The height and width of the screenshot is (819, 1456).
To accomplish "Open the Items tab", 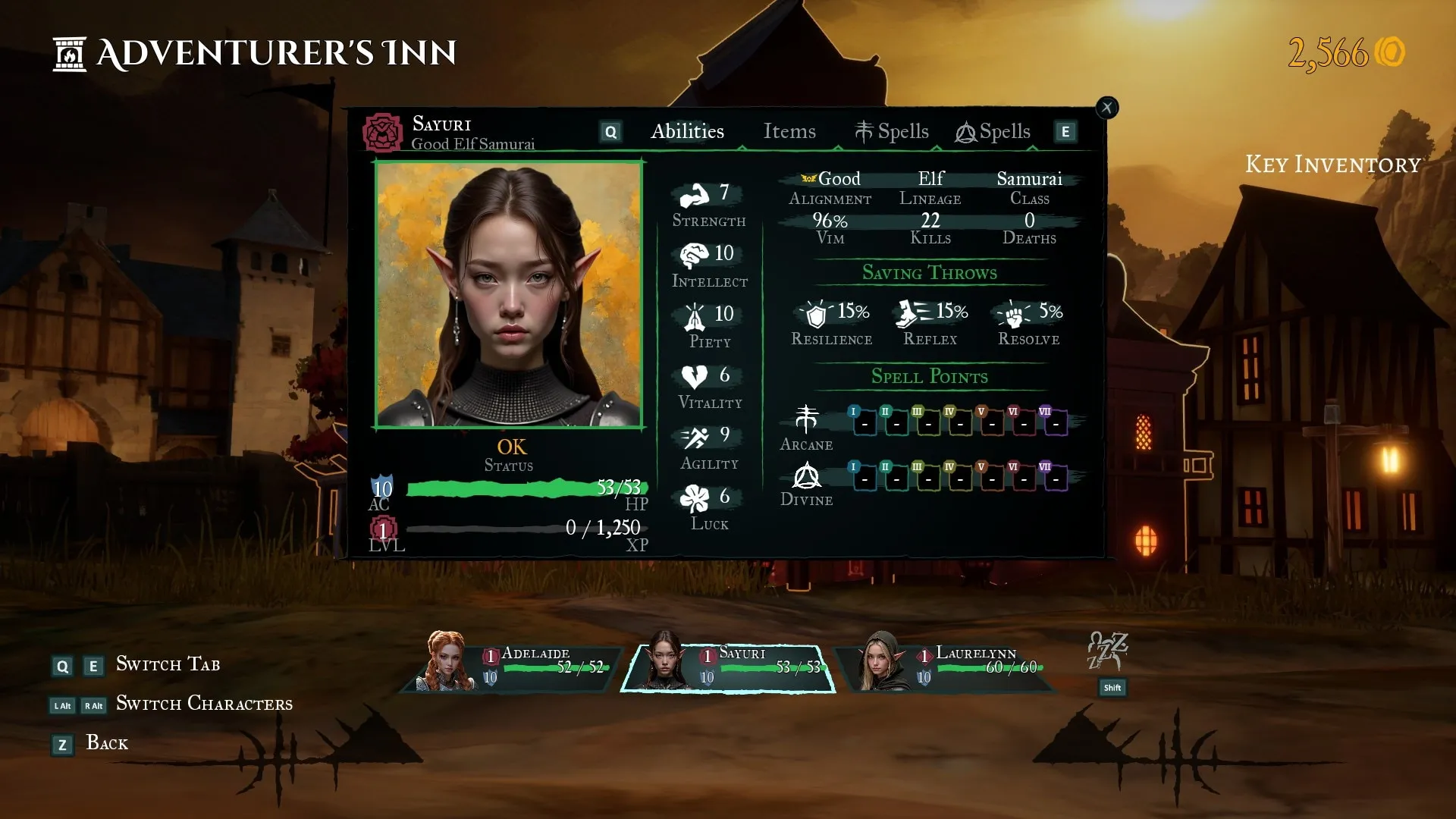I will [789, 131].
